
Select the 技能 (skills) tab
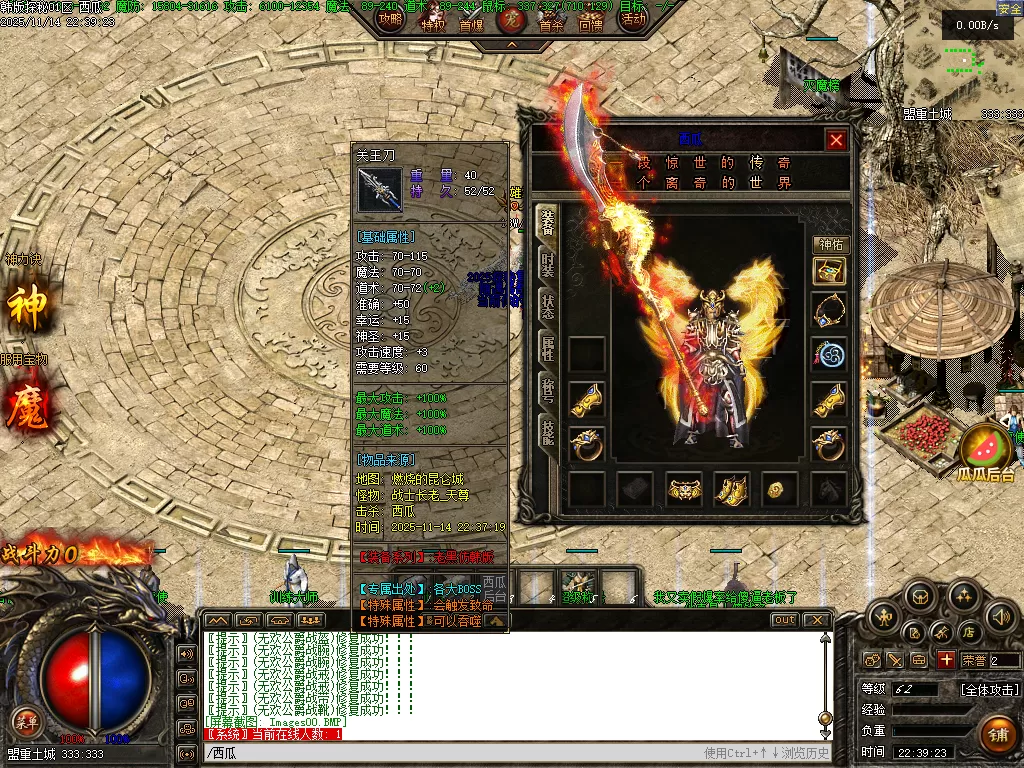coord(548,431)
